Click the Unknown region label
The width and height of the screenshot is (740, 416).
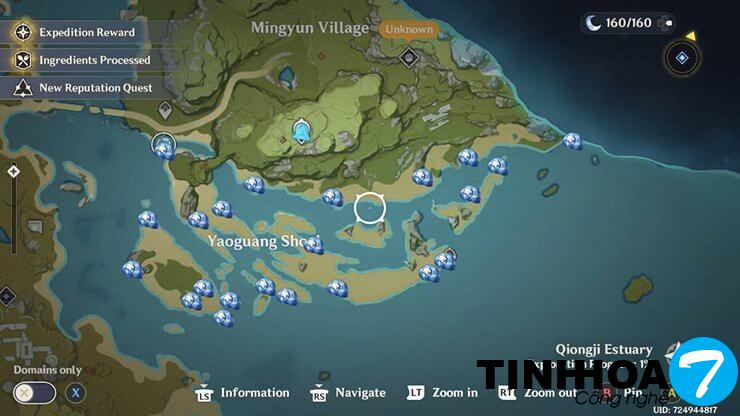tap(408, 29)
